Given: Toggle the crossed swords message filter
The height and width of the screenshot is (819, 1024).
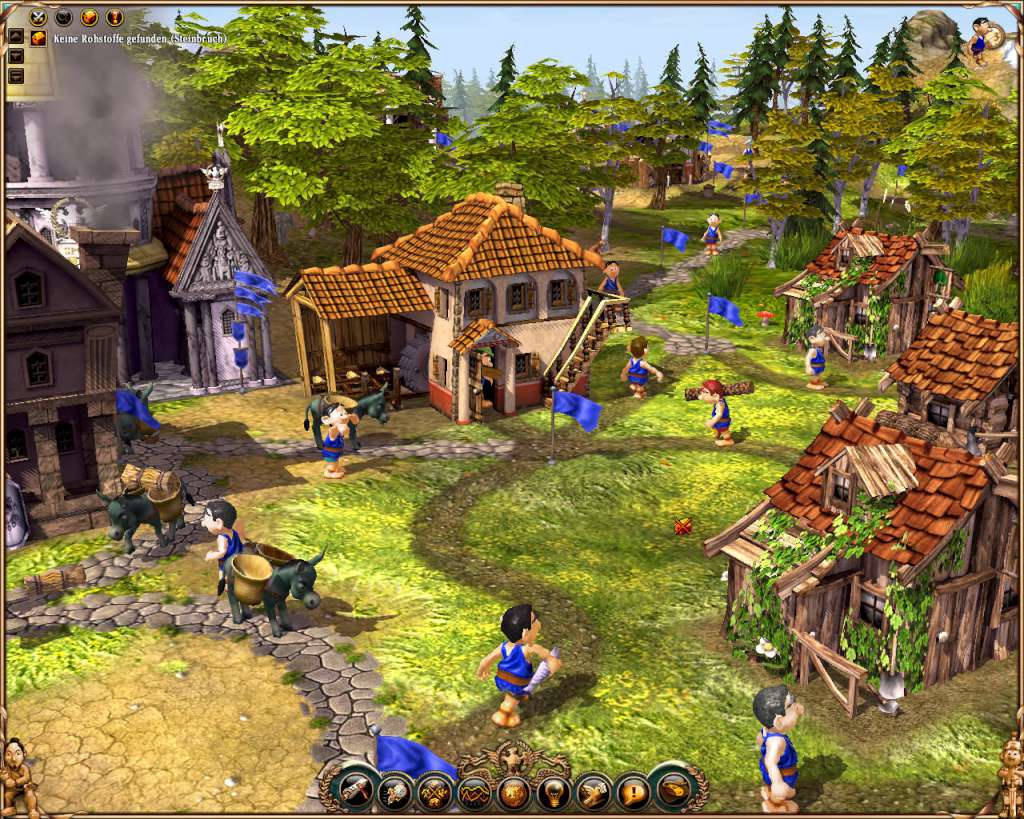Looking at the screenshot, I should [38, 17].
